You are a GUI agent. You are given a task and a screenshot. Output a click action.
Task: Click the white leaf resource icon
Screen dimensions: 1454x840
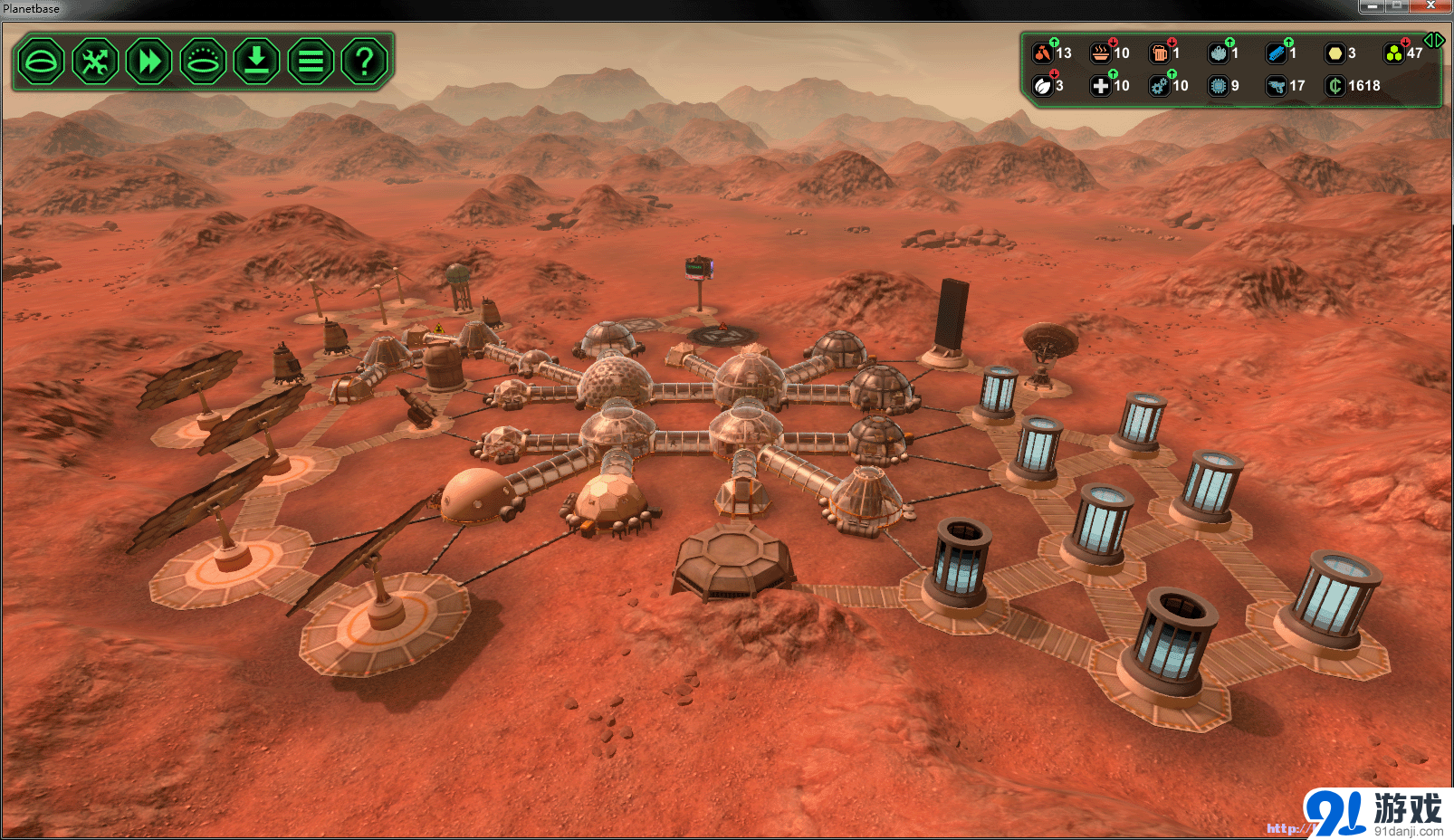click(1043, 86)
